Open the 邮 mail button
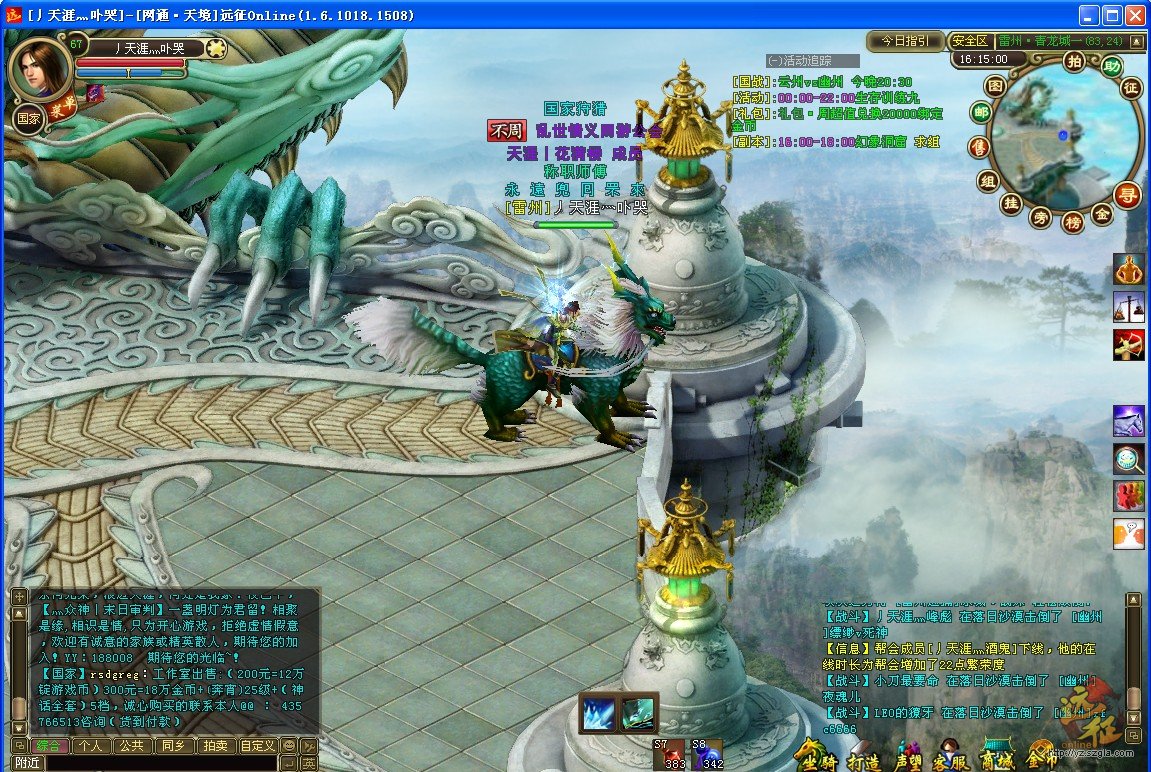1151x772 pixels. pos(980,112)
